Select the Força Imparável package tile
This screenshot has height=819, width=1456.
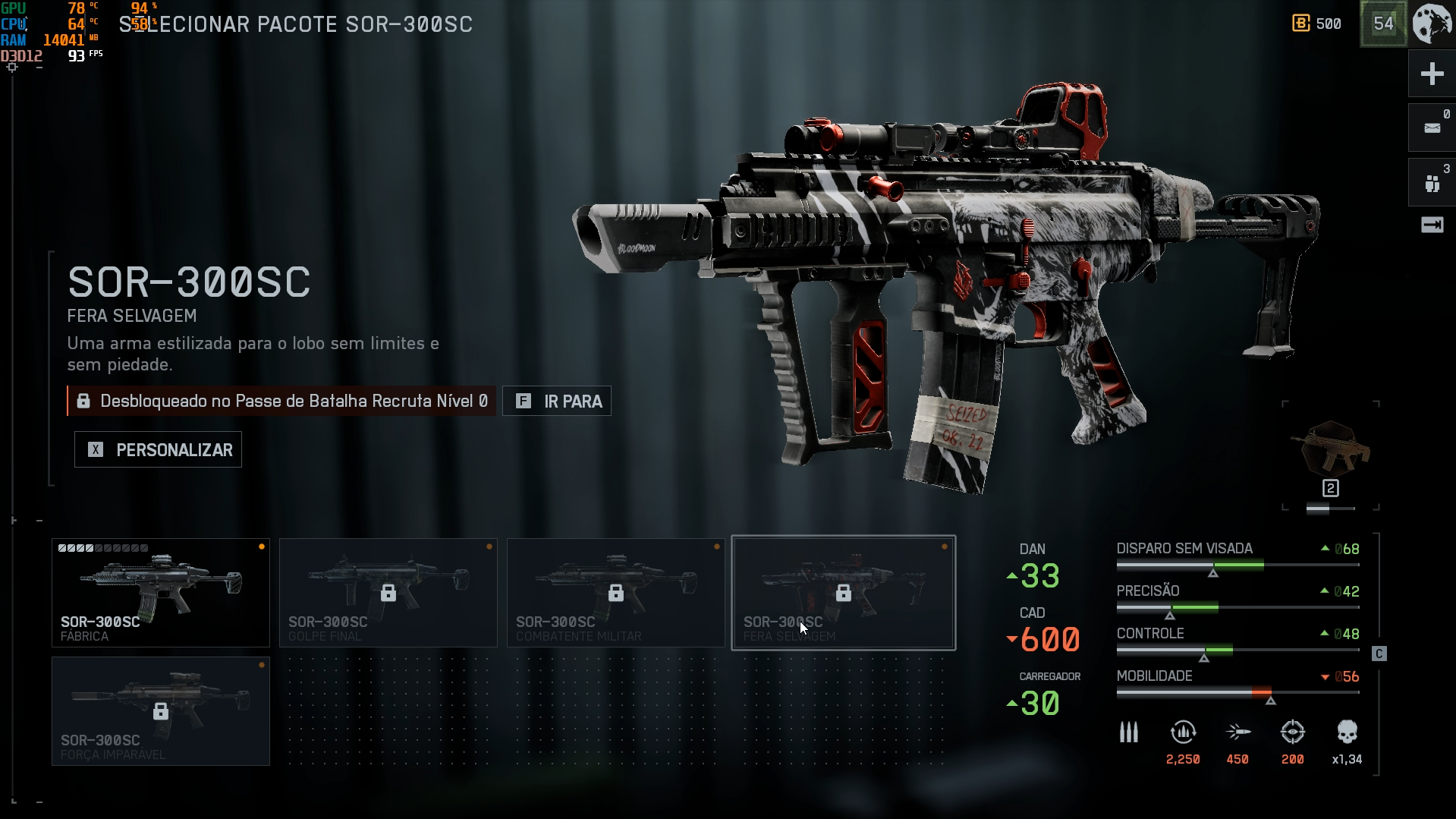coord(161,711)
